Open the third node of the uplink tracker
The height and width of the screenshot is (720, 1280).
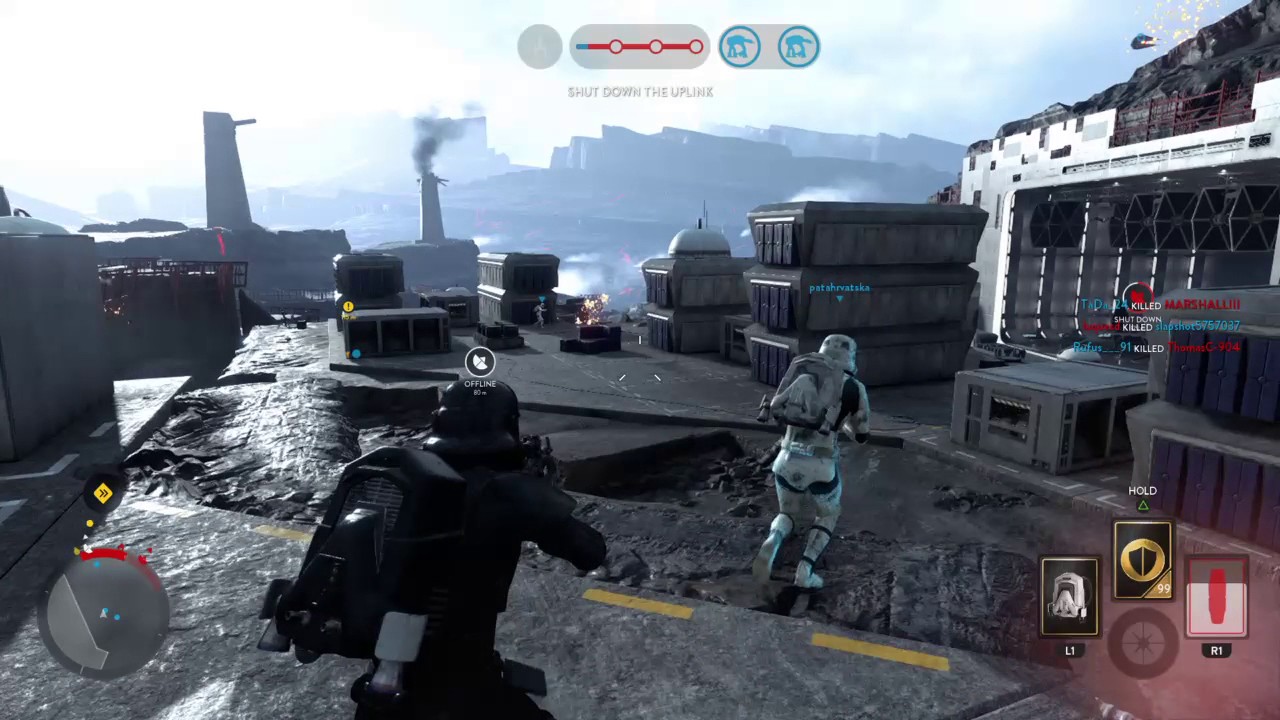[695, 45]
